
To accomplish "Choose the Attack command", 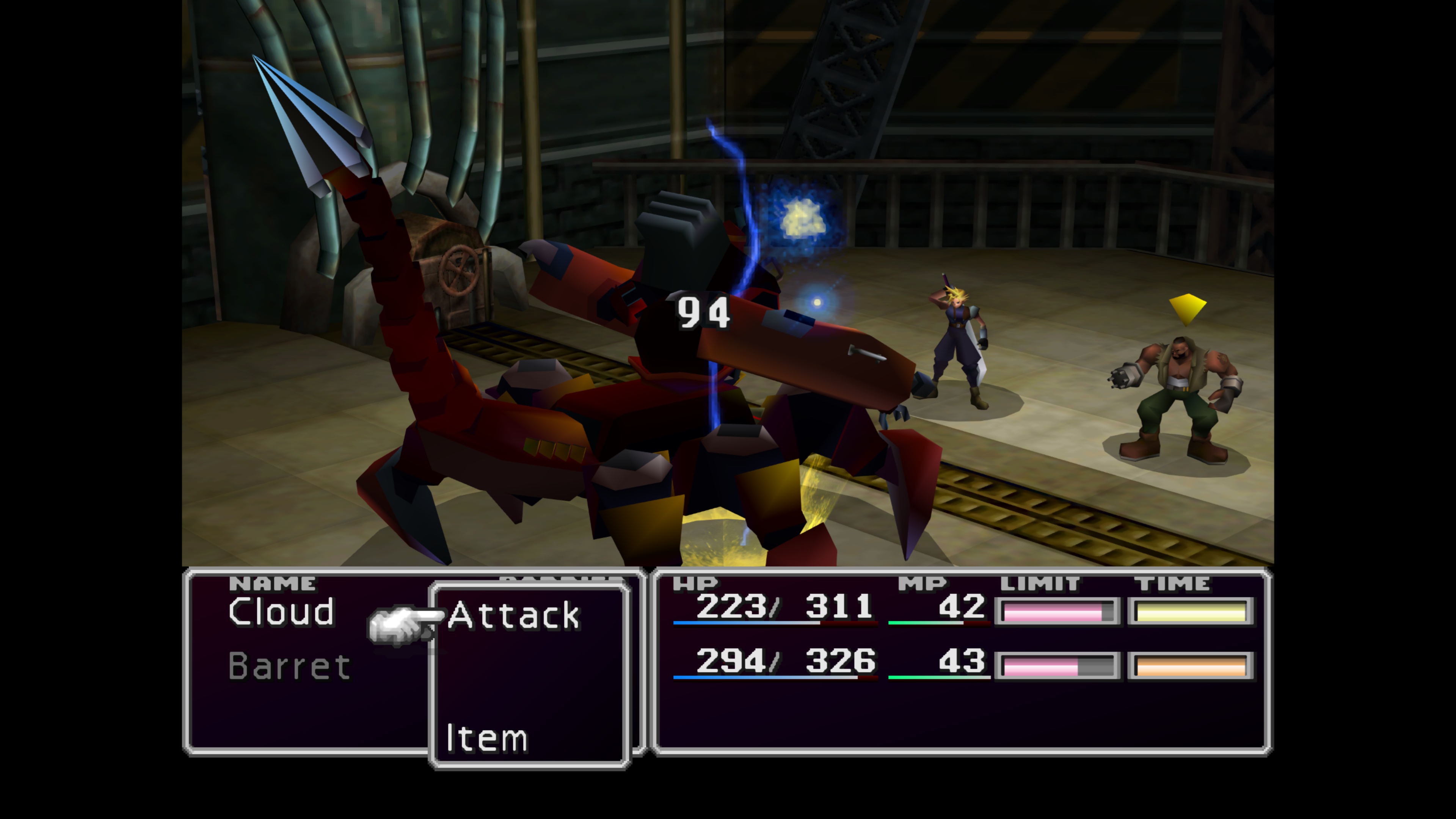I will pyautogui.click(x=513, y=615).
